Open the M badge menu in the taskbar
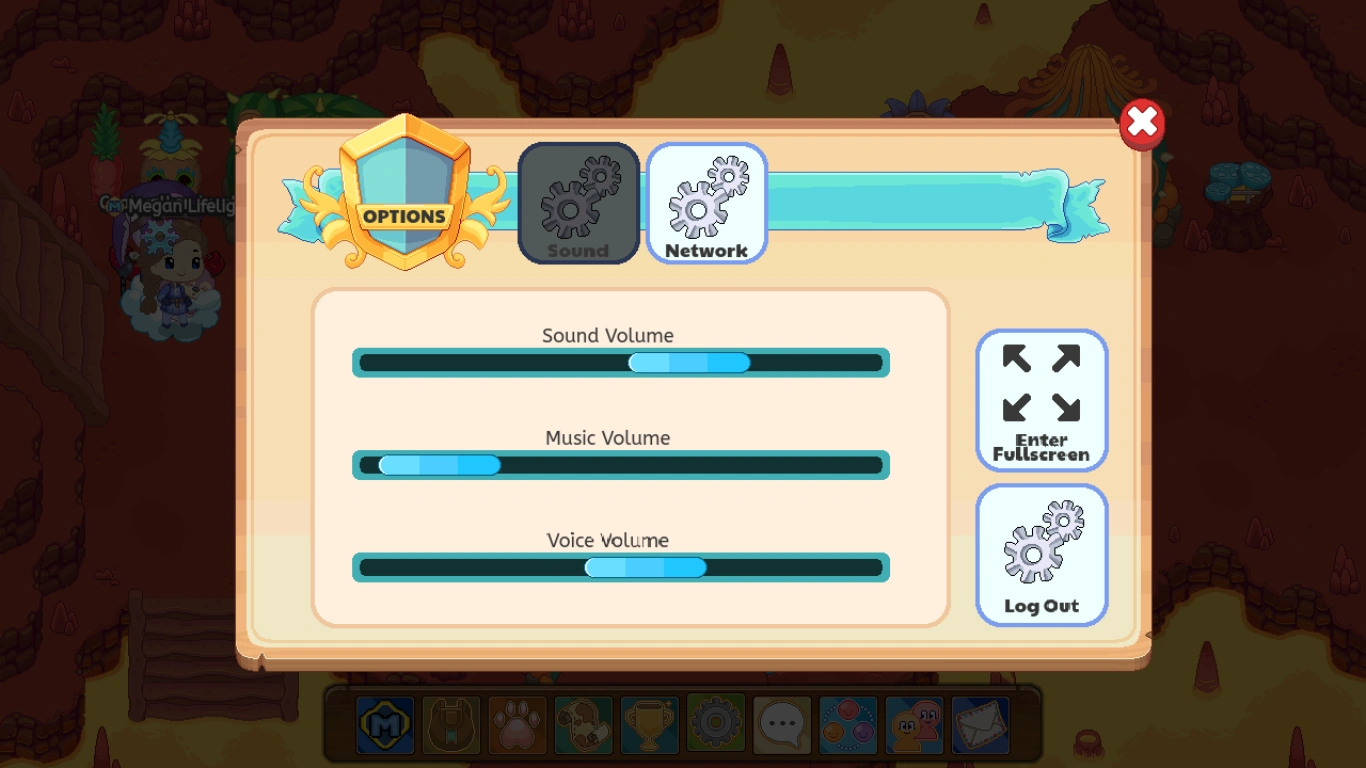The height and width of the screenshot is (768, 1366). point(384,725)
